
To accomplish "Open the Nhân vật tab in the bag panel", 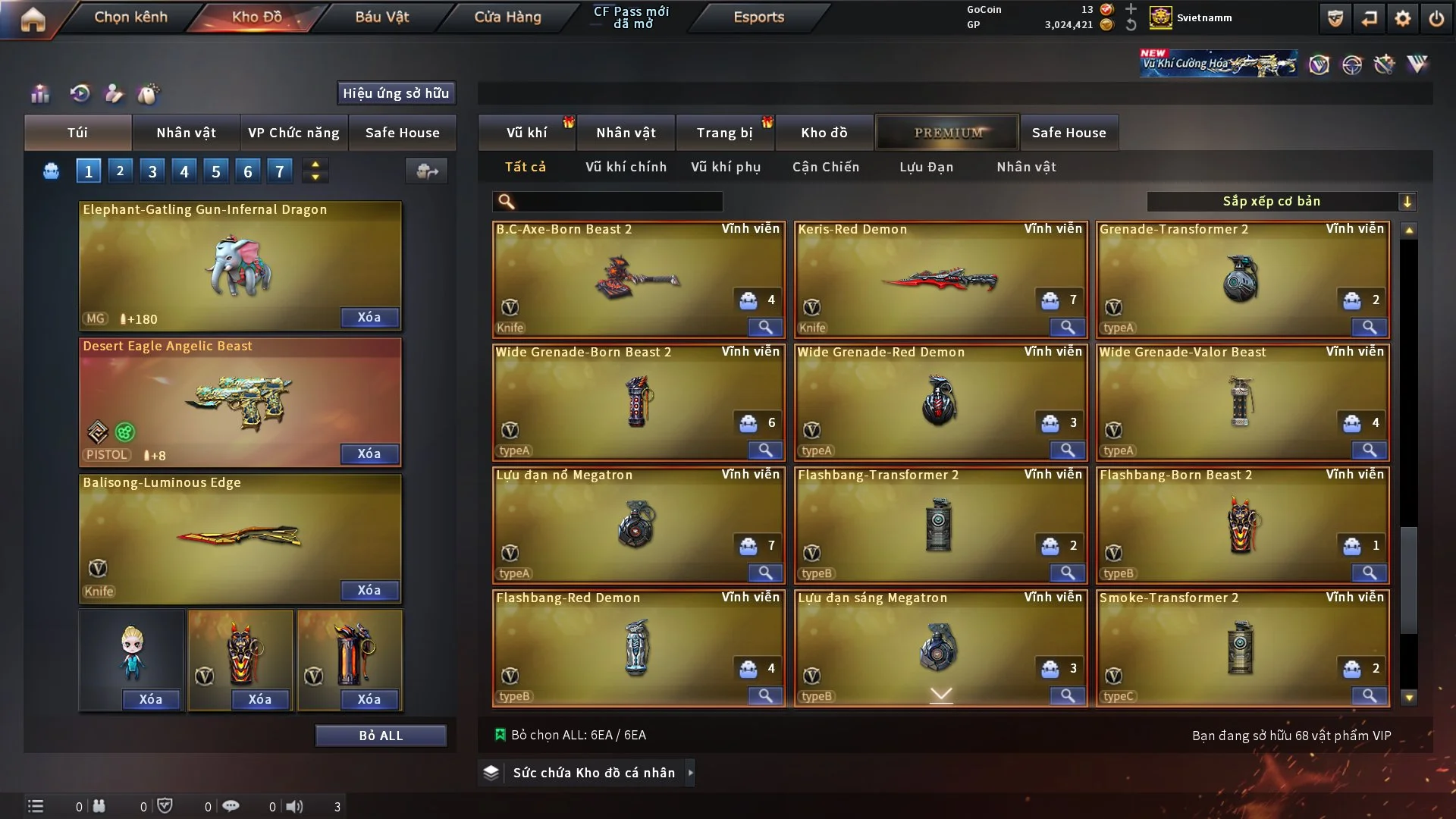I will point(186,133).
